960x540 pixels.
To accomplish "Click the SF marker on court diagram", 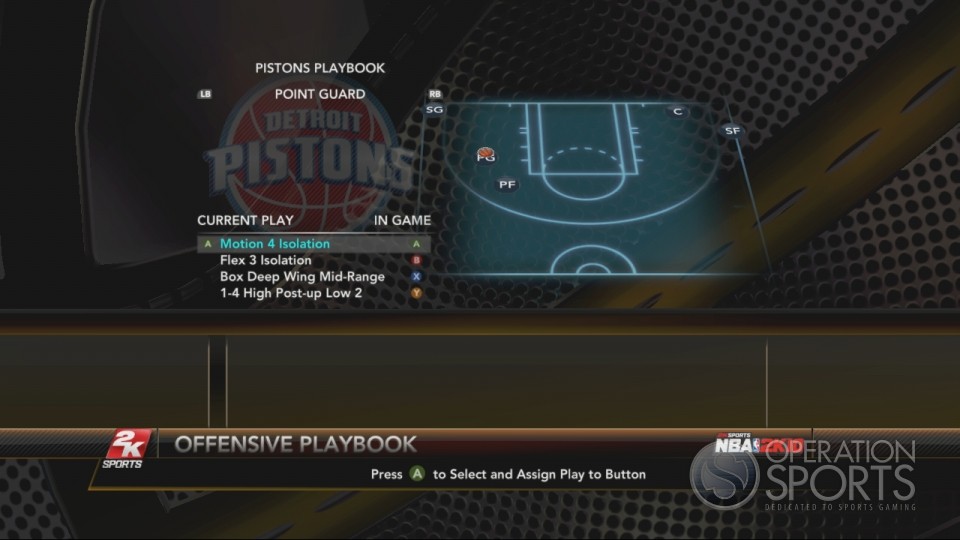I will [732, 131].
